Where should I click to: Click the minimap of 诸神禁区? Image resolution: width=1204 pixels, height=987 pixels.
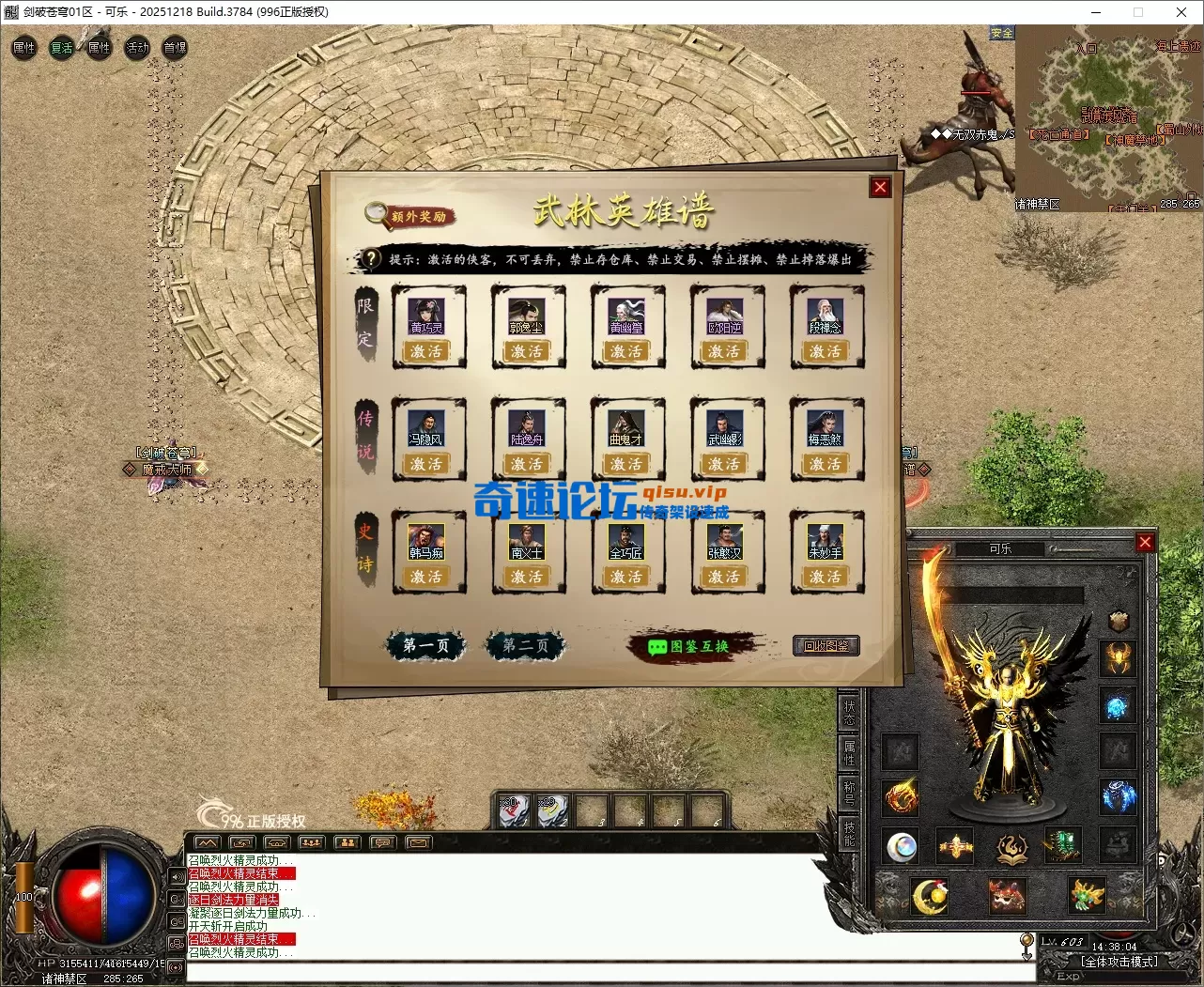[x=1108, y=117]
